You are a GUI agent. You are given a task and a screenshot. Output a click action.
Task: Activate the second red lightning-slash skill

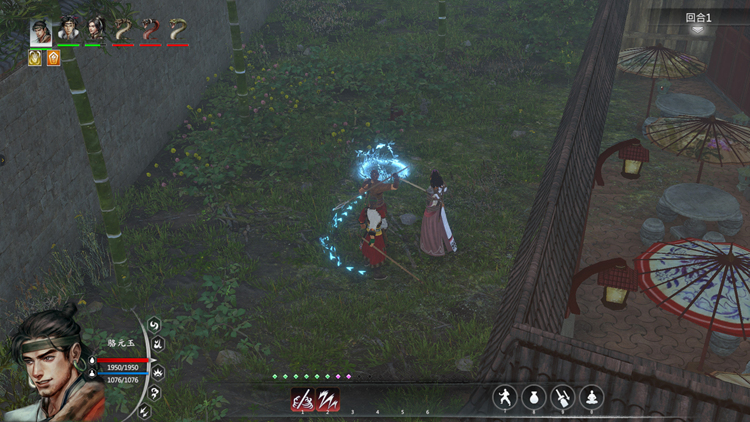(328, 399)
